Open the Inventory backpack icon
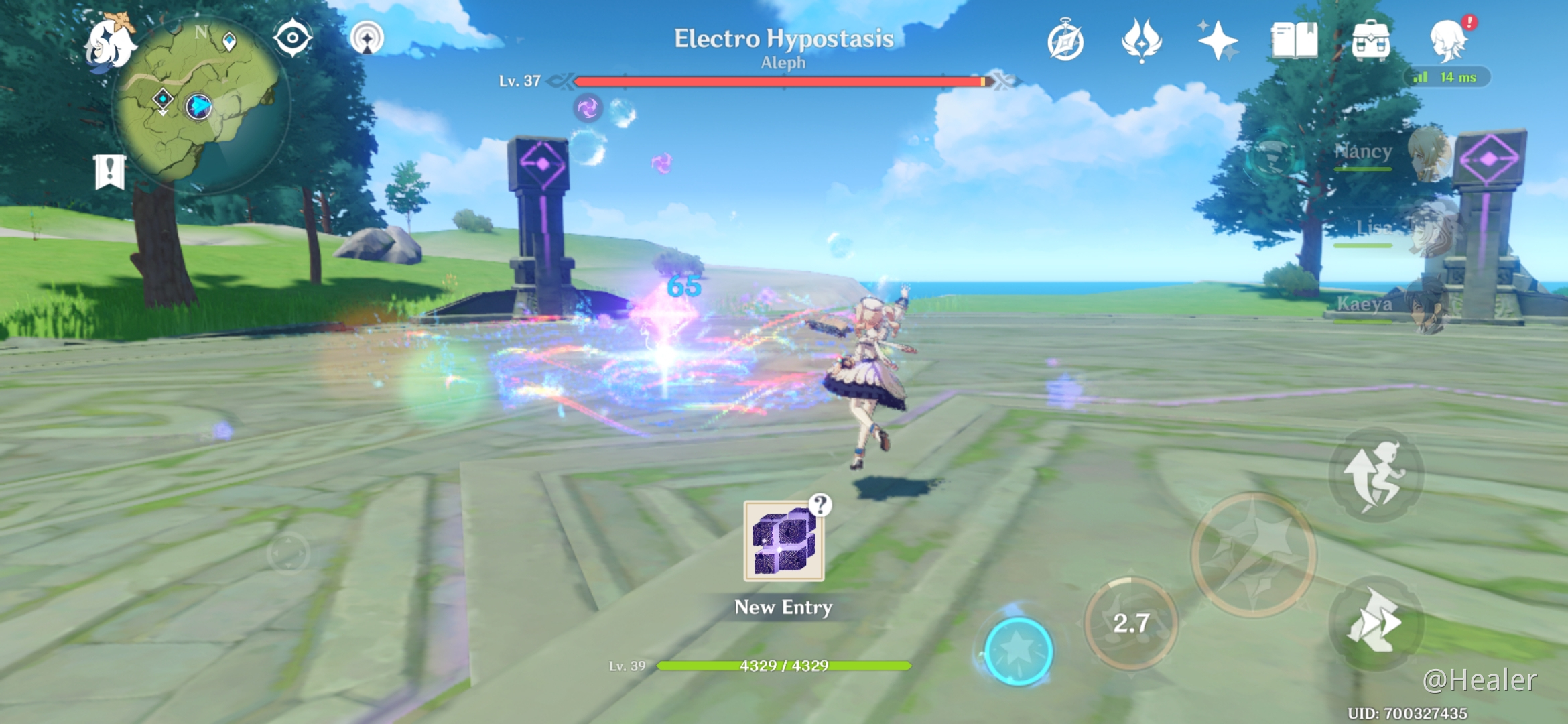 tap(1372, 42)
